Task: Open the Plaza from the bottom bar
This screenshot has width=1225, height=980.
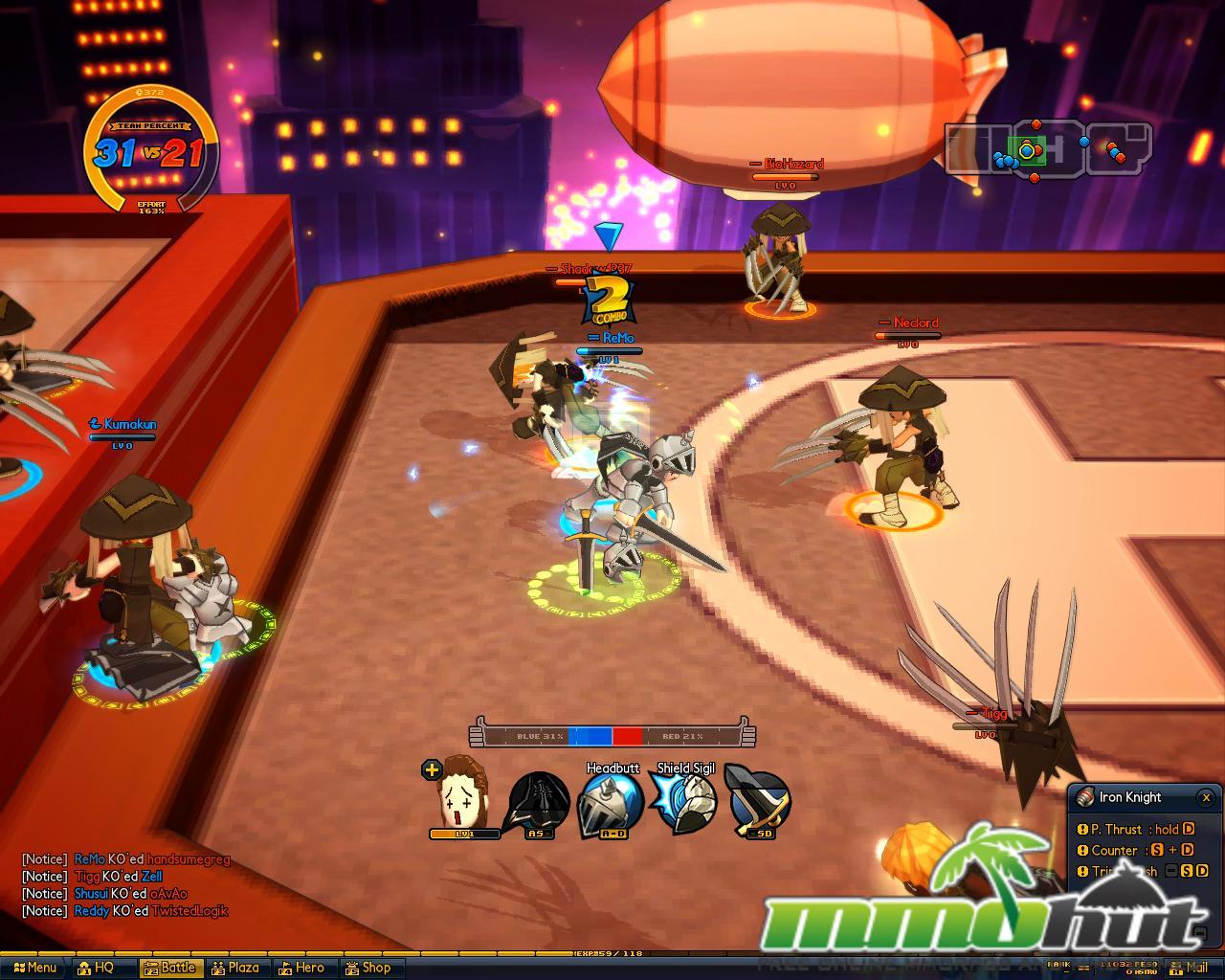Action: [x=236, y=968]
